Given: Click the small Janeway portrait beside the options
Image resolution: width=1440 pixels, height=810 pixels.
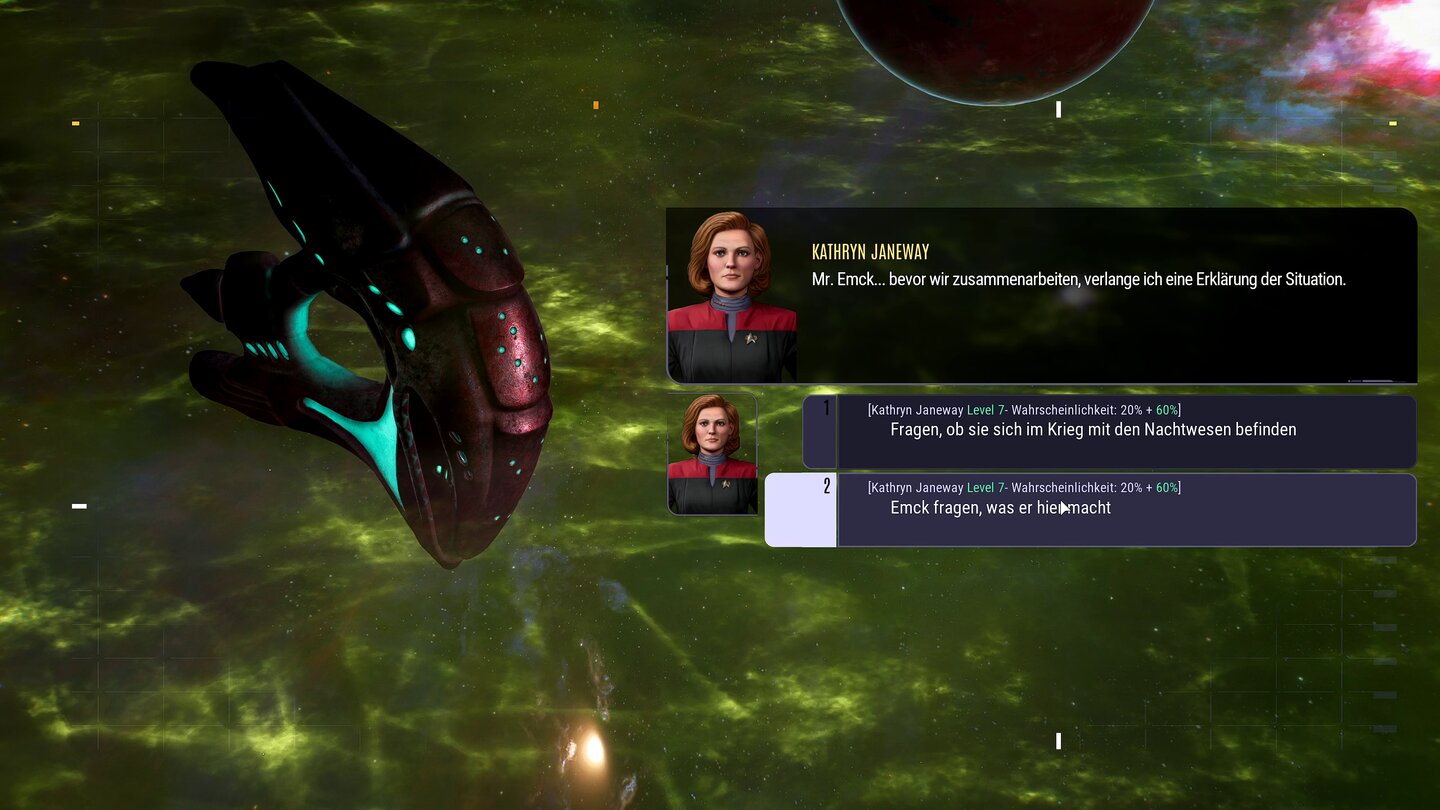Looking at the screenshot, I should 712,452.
